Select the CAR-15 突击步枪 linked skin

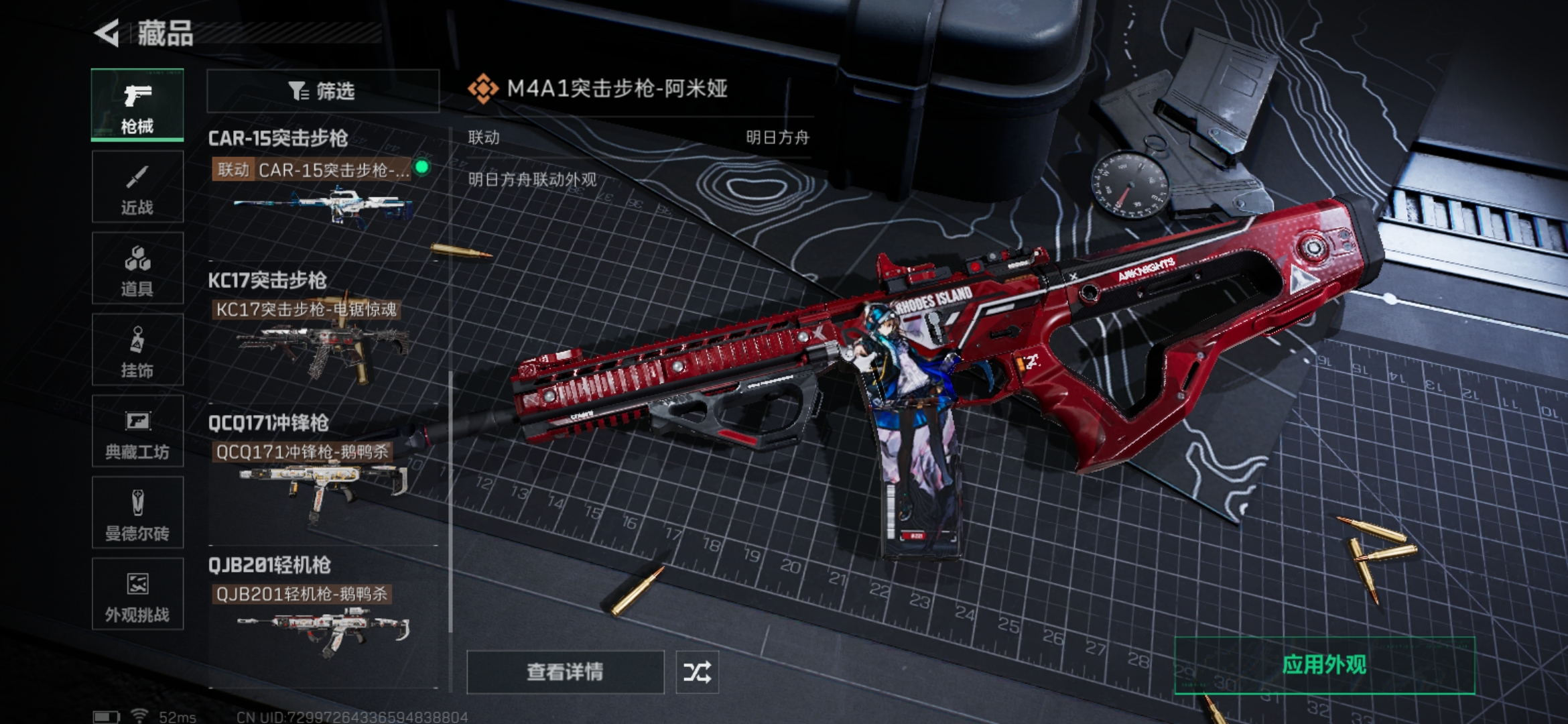[x=322, y=194]
